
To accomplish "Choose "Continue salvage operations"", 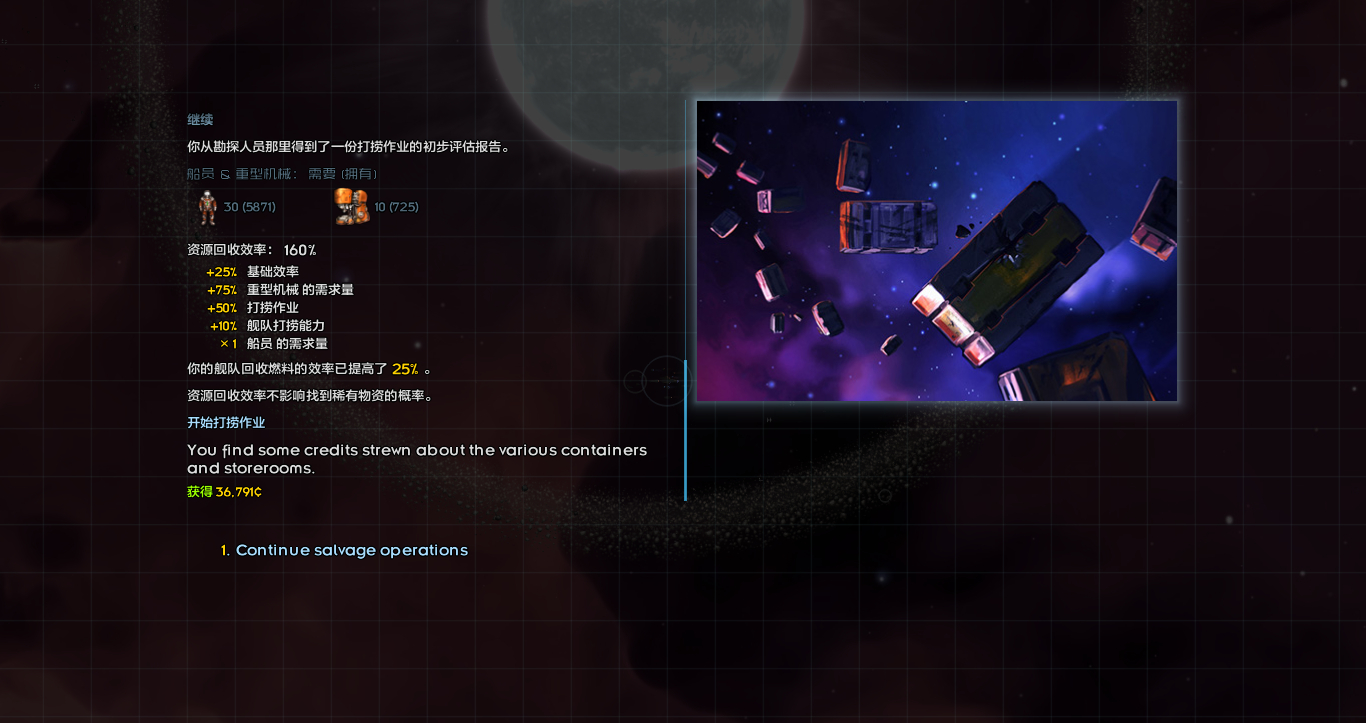I will [352, 550].
